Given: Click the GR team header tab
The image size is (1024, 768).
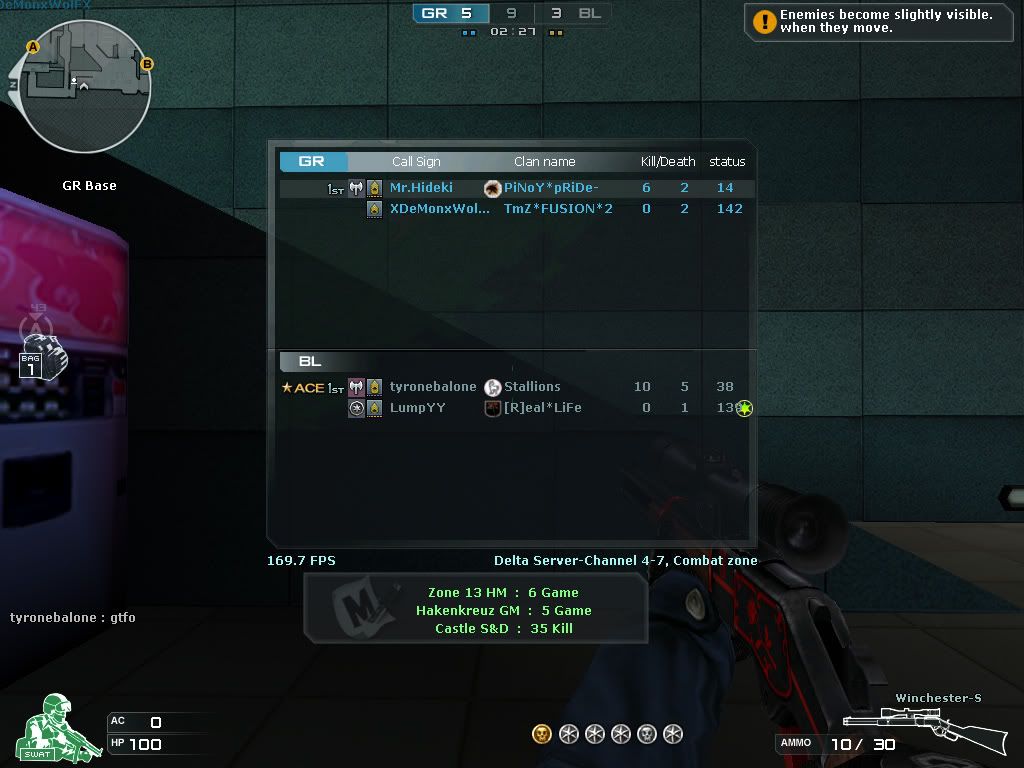Looking at the screenshot, I should [313, 161].
